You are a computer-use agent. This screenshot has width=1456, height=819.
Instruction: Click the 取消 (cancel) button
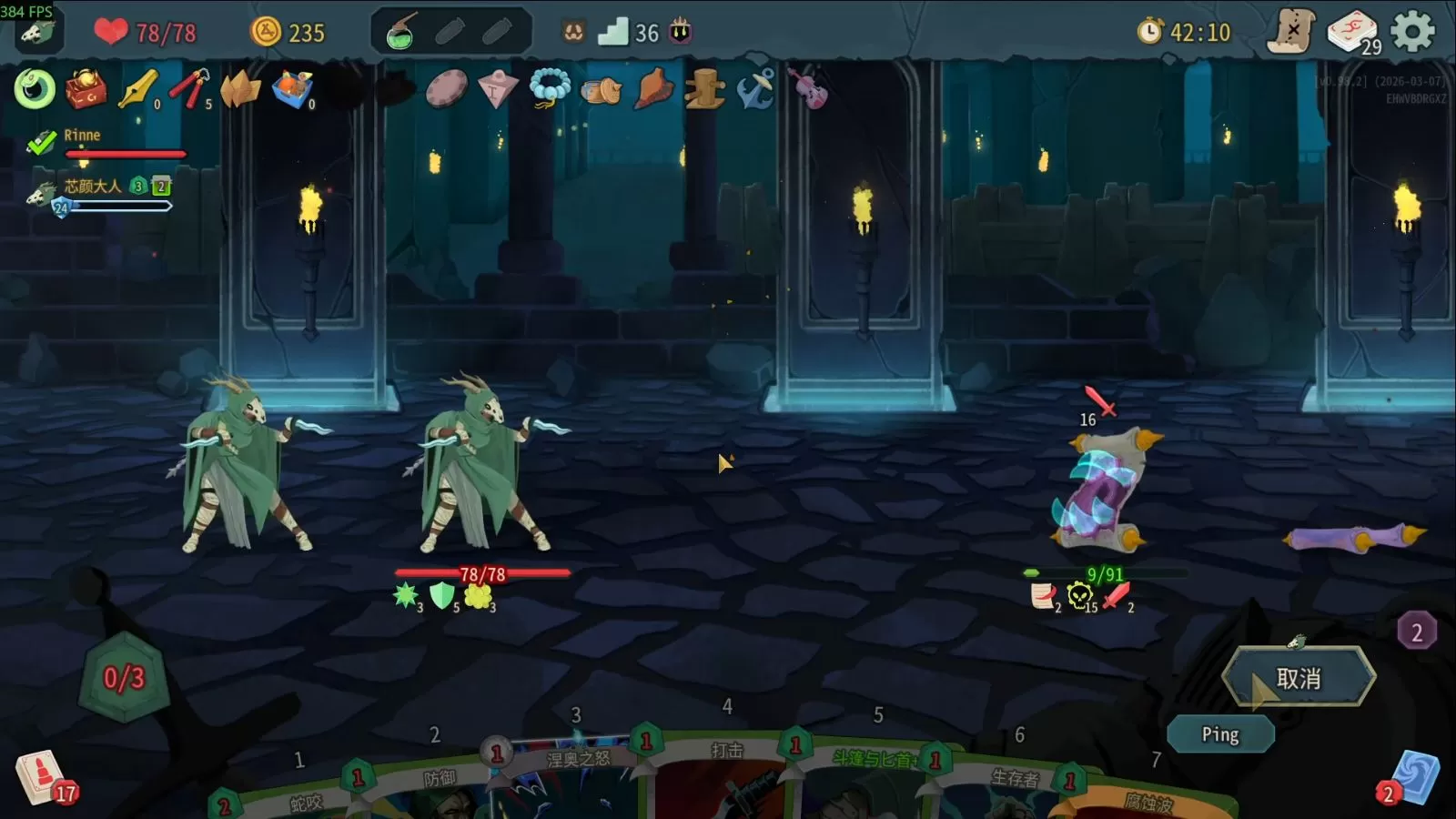coord(1299,678)
